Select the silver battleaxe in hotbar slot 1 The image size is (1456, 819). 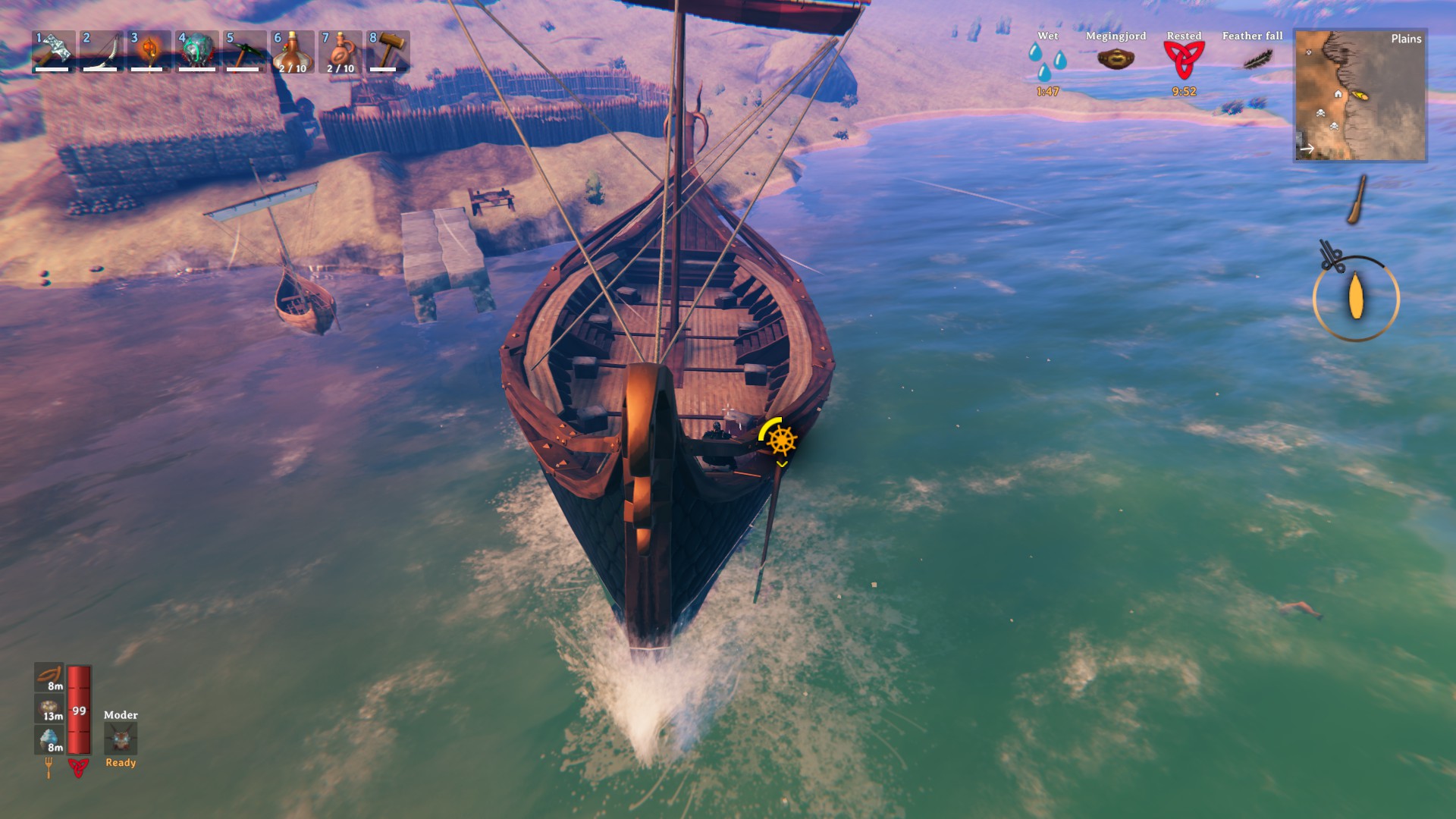pos(53,51)
